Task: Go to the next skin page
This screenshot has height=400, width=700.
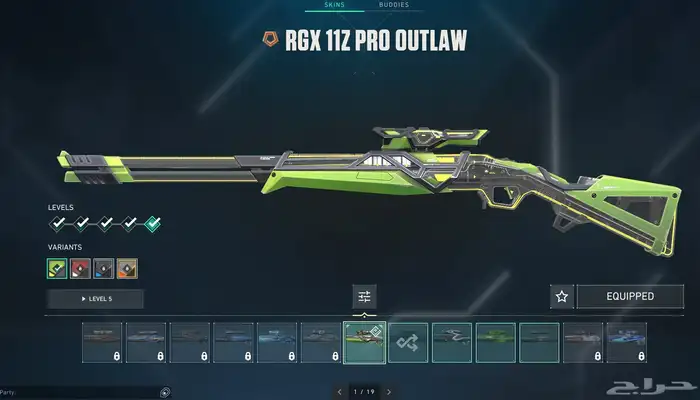Action: pyautogui.click(x=389, y=391)
